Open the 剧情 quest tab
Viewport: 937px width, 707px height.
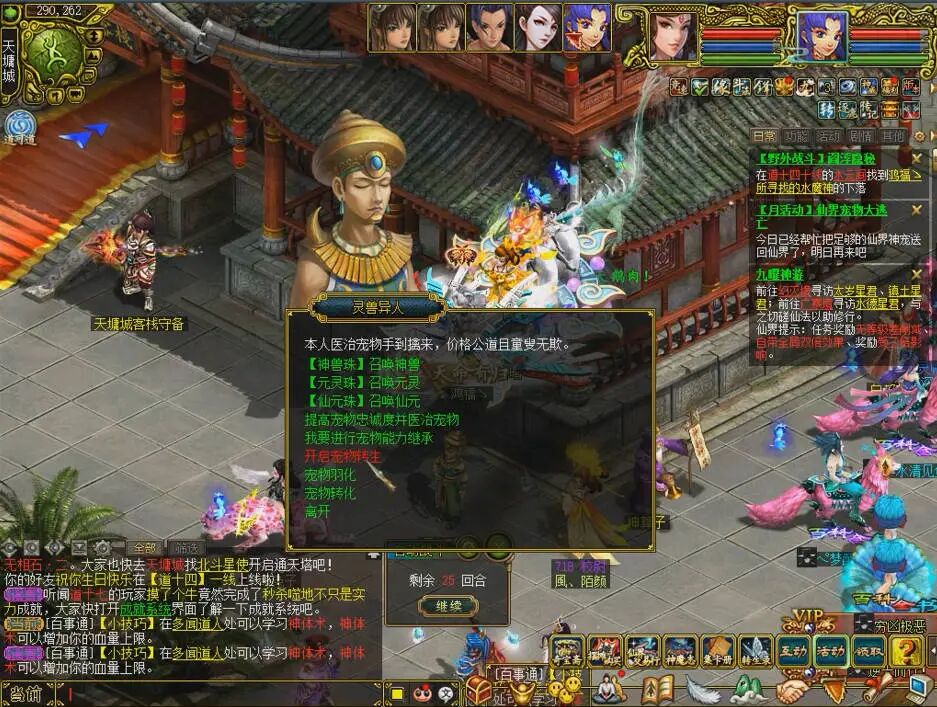coord(860,136)
